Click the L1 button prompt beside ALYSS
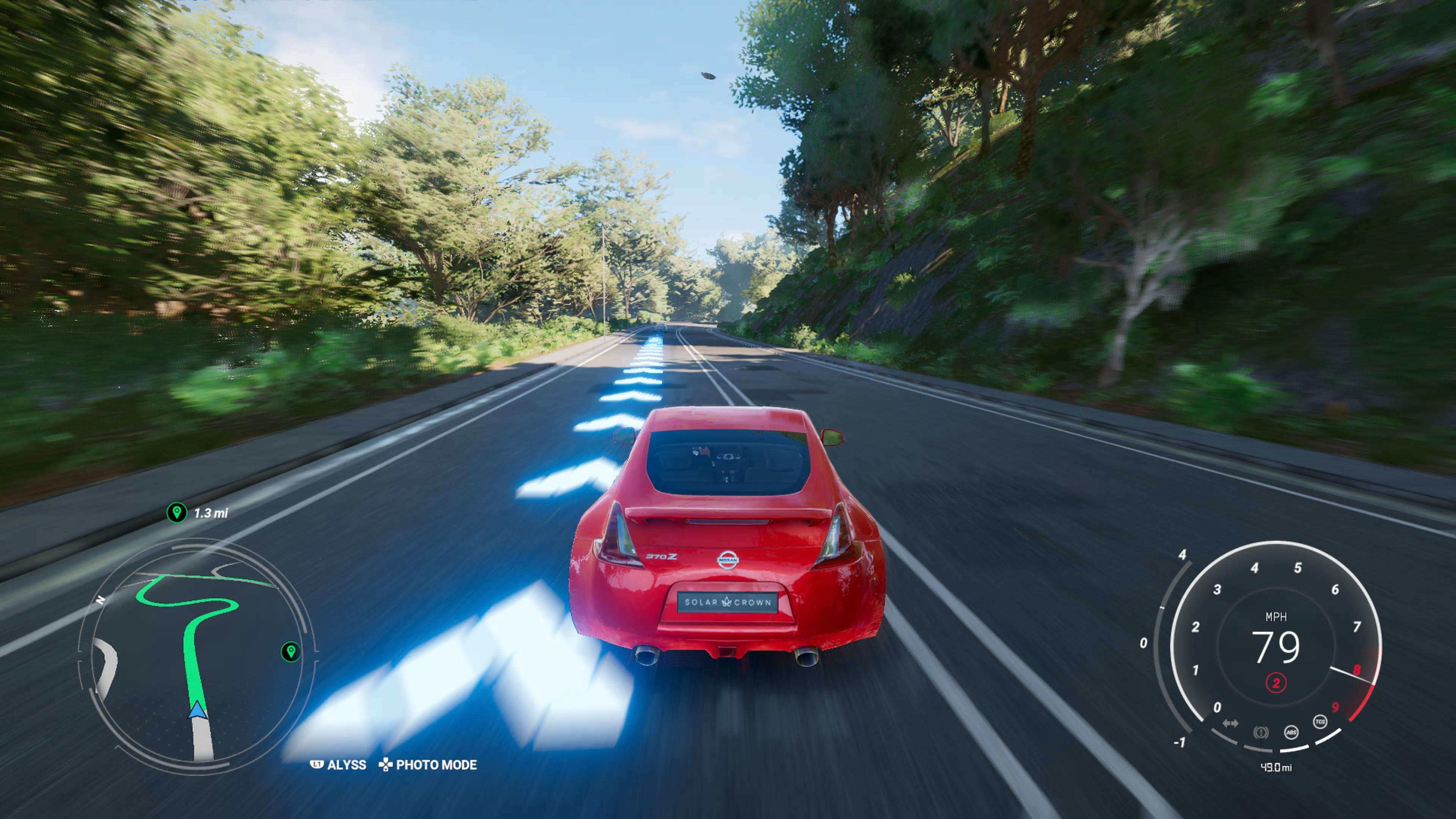 [318, 764]
